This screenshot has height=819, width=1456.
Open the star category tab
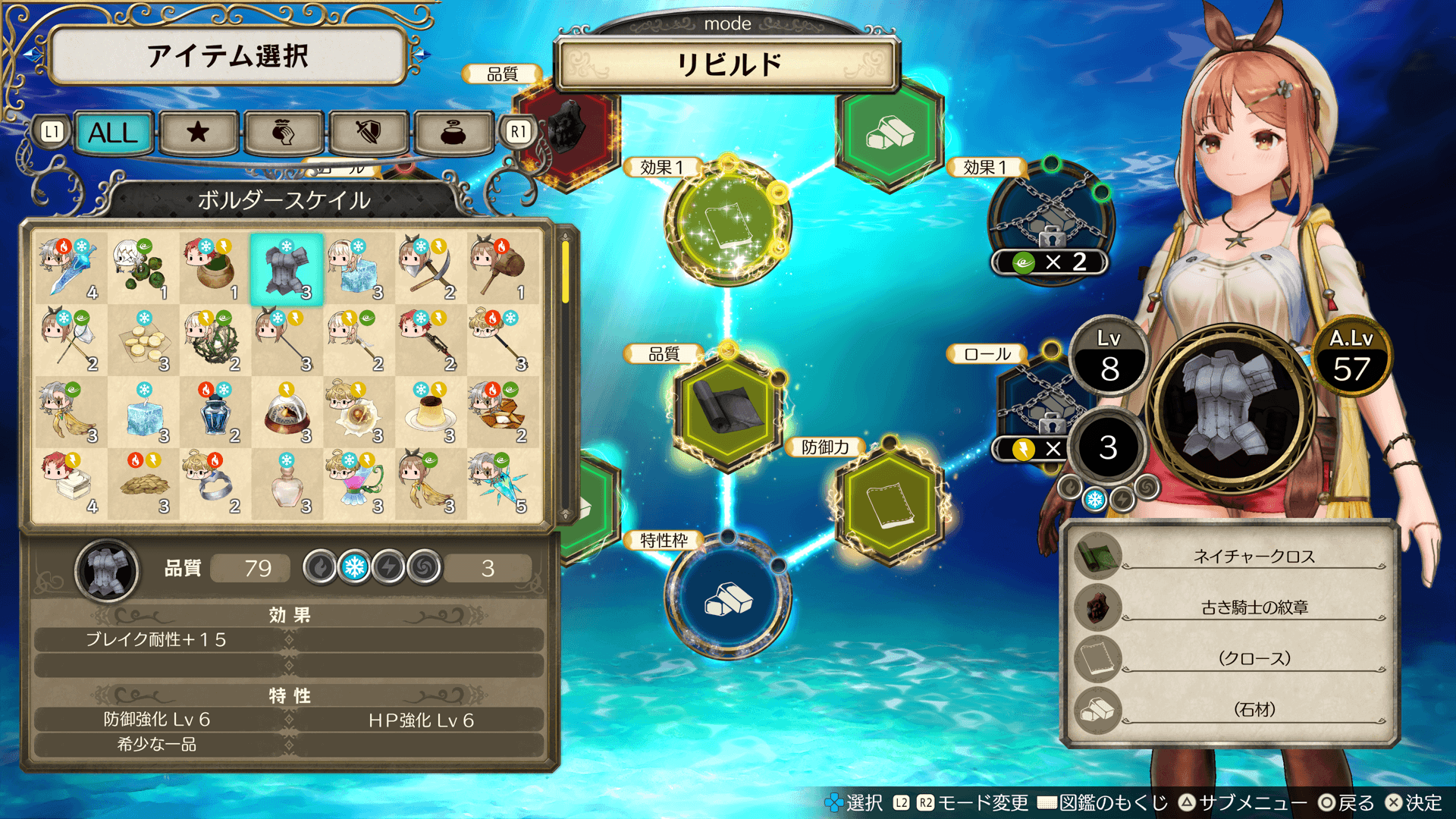[198, 133]
